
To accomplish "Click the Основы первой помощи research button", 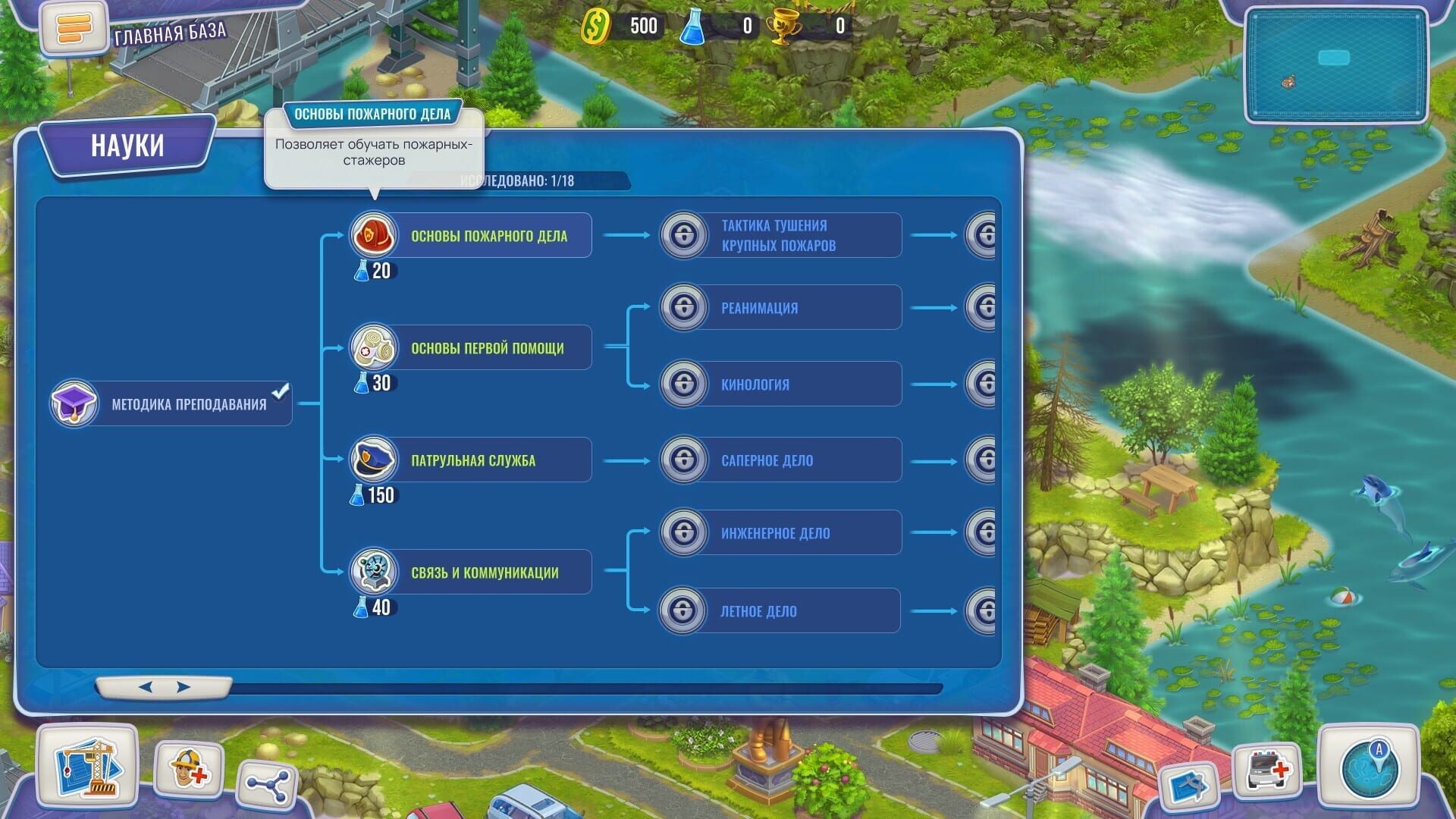I will pyautogui.click(x=489, y=347).
